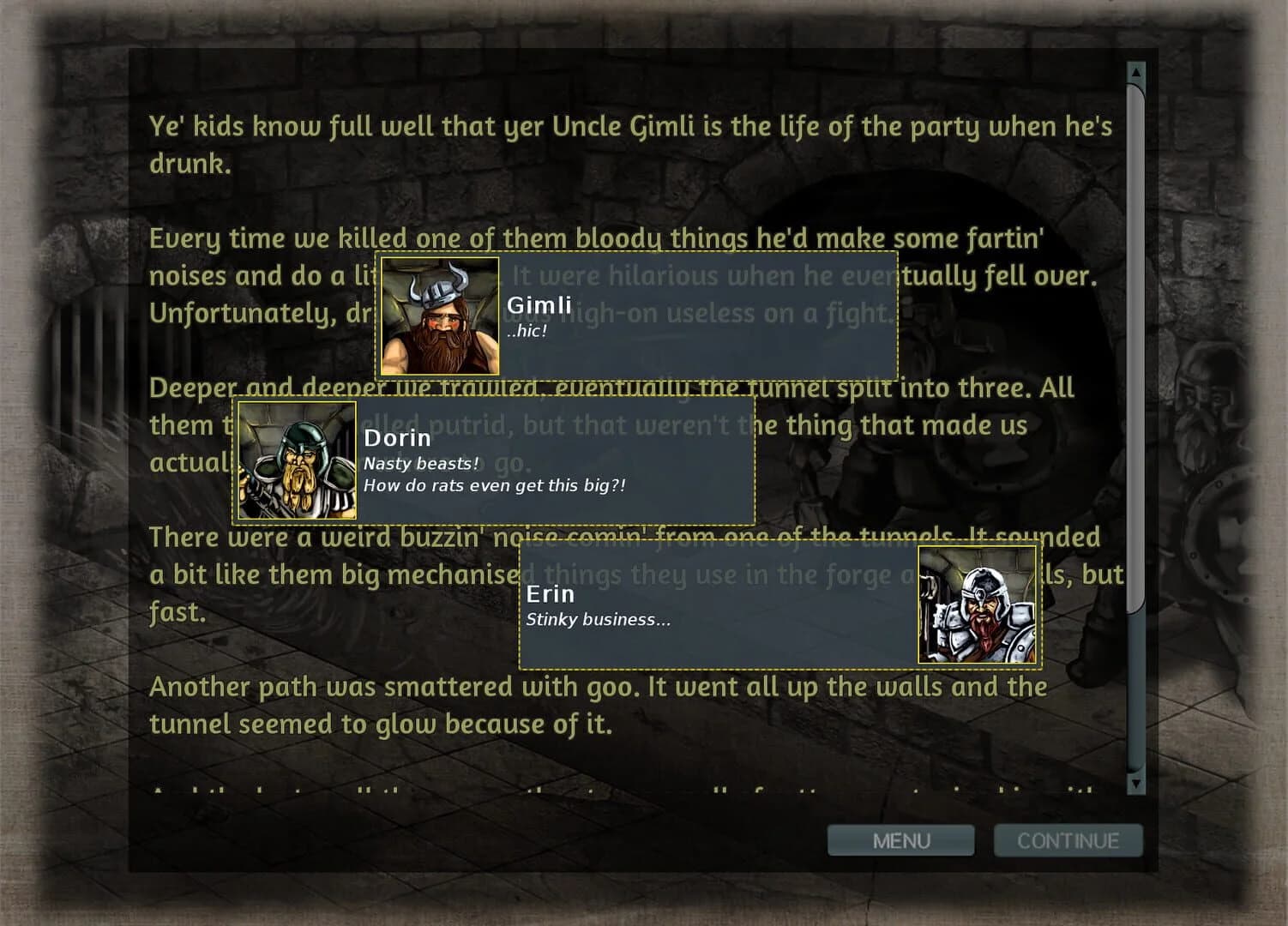Select Gimli's helmeted portrait icon
1288x926 pixels.
pyautogui.click(x=438, y=316)
